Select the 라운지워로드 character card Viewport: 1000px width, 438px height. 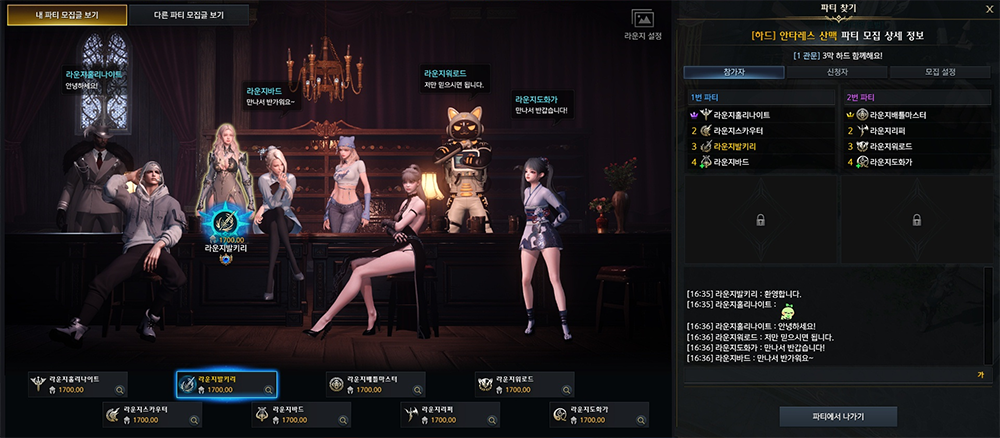coord(524,384)
